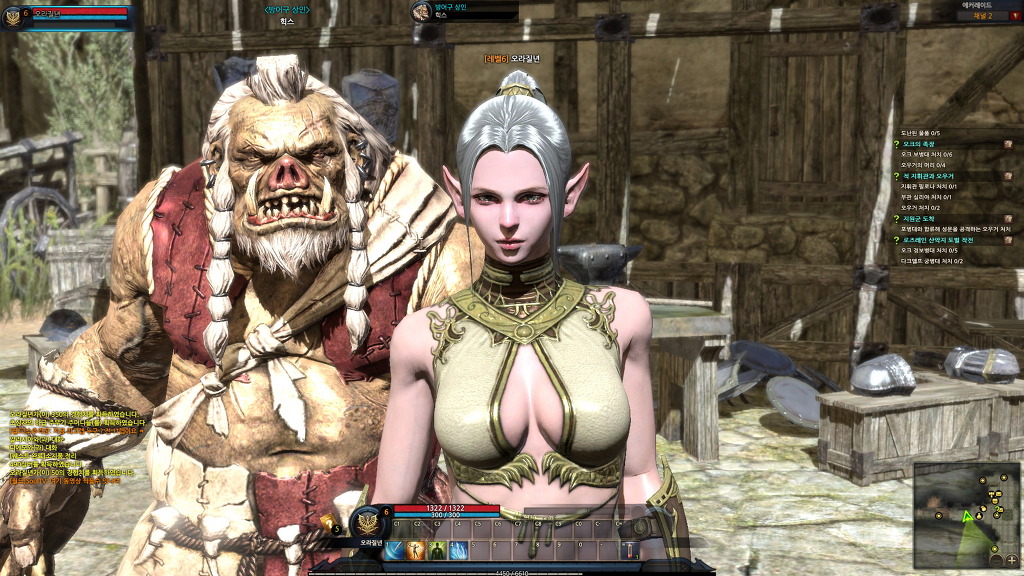
Task: Select the quest '적 지휘관과 오우거' in the tracker
Action: tap(929, 175)
